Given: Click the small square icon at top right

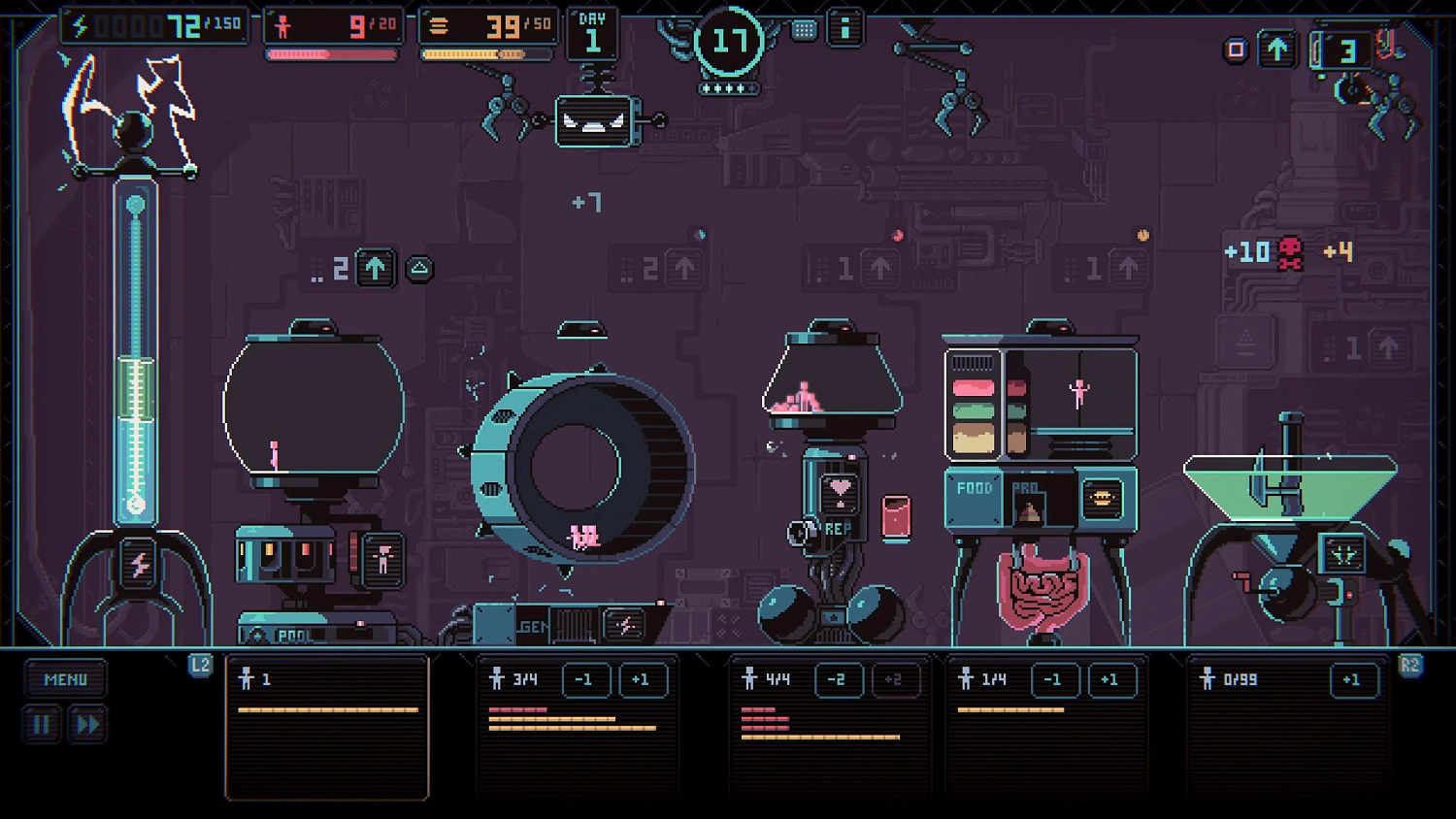Looking at the screenshot, I should coord(1236,49).
